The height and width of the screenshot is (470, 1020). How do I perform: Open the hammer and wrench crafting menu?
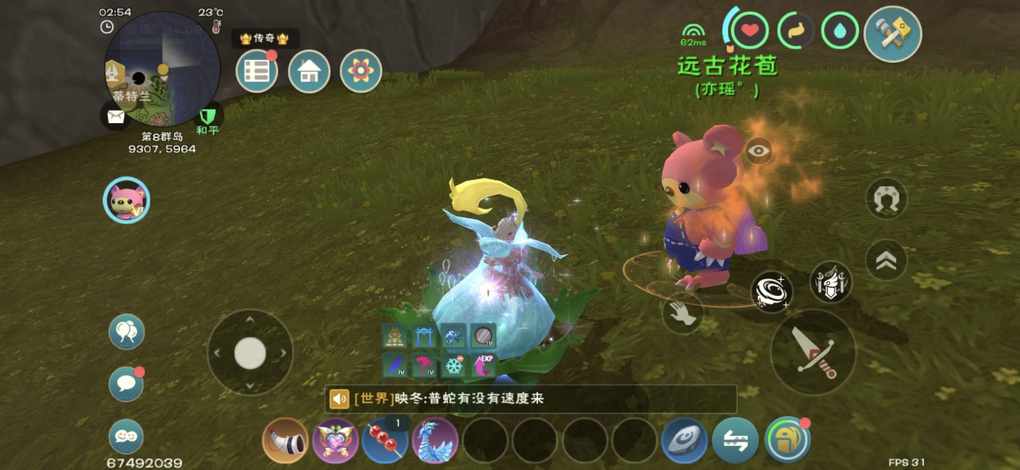[x=892, y=33]
